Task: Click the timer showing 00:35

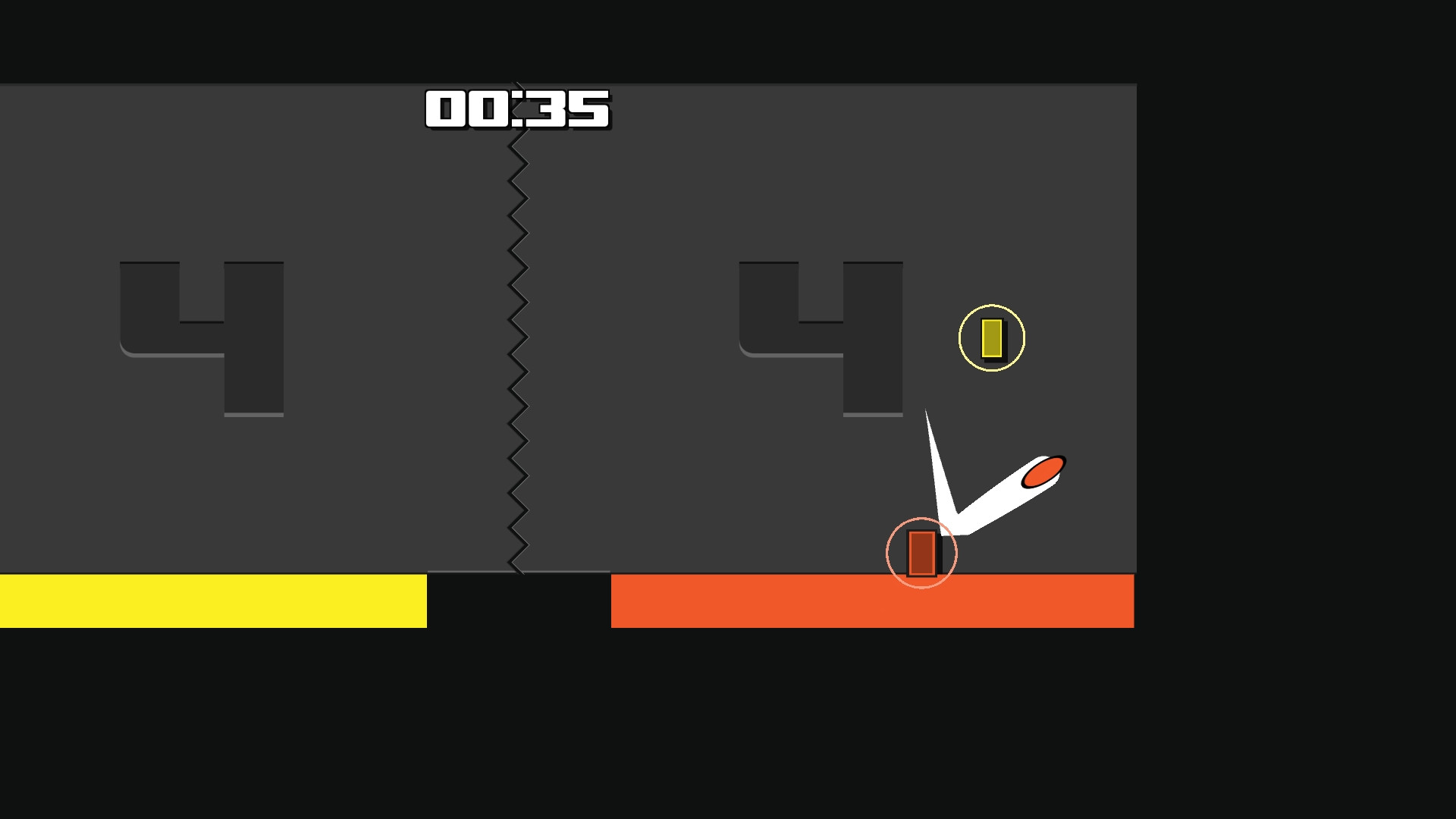Action: [x=516, y=109]
